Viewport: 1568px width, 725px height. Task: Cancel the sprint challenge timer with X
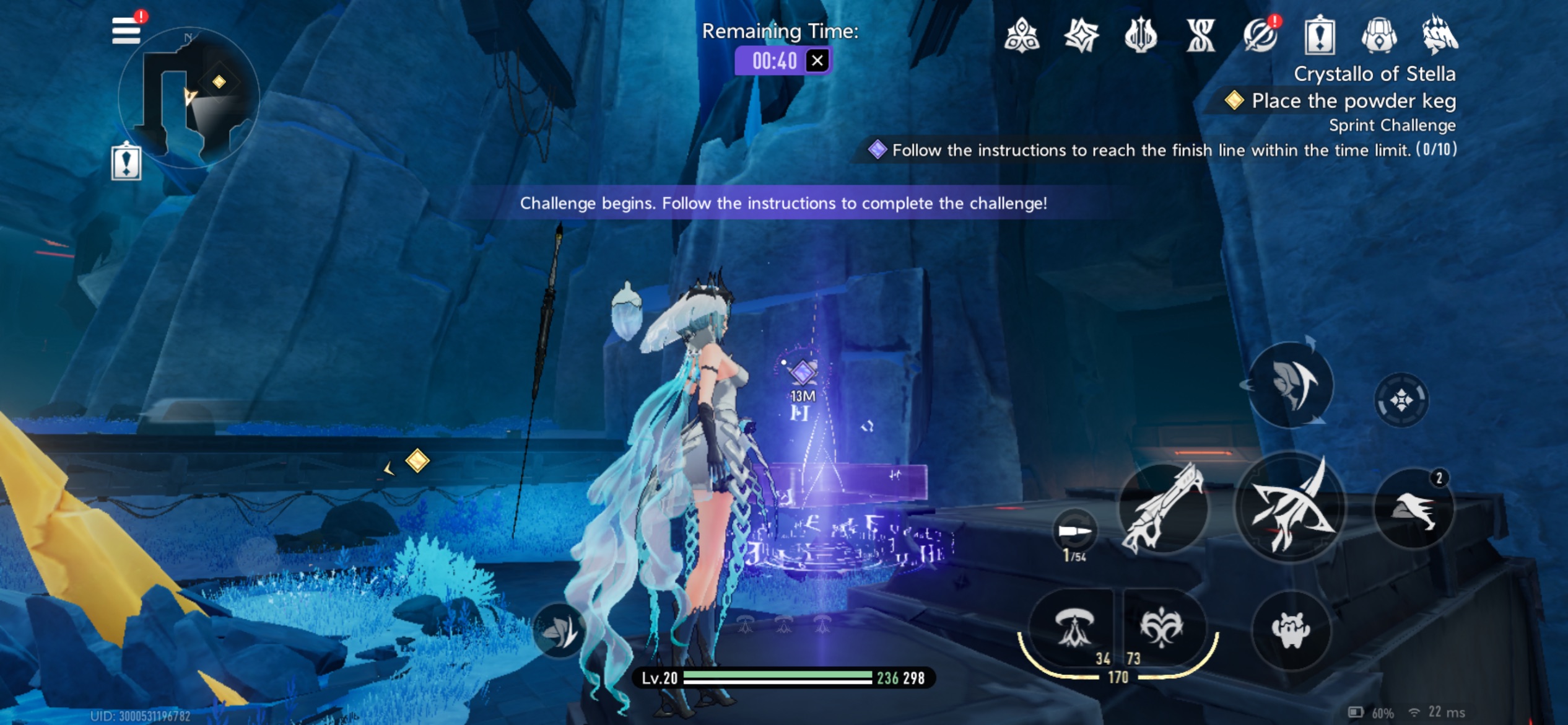pos(817,61)
